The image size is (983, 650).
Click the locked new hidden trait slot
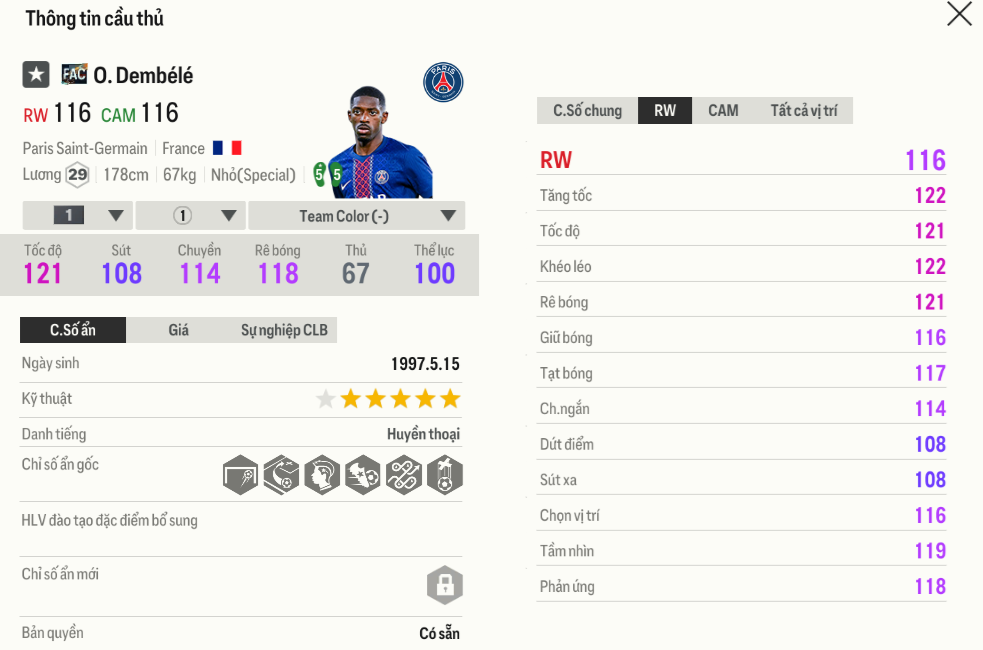click(x=445, y=585)
